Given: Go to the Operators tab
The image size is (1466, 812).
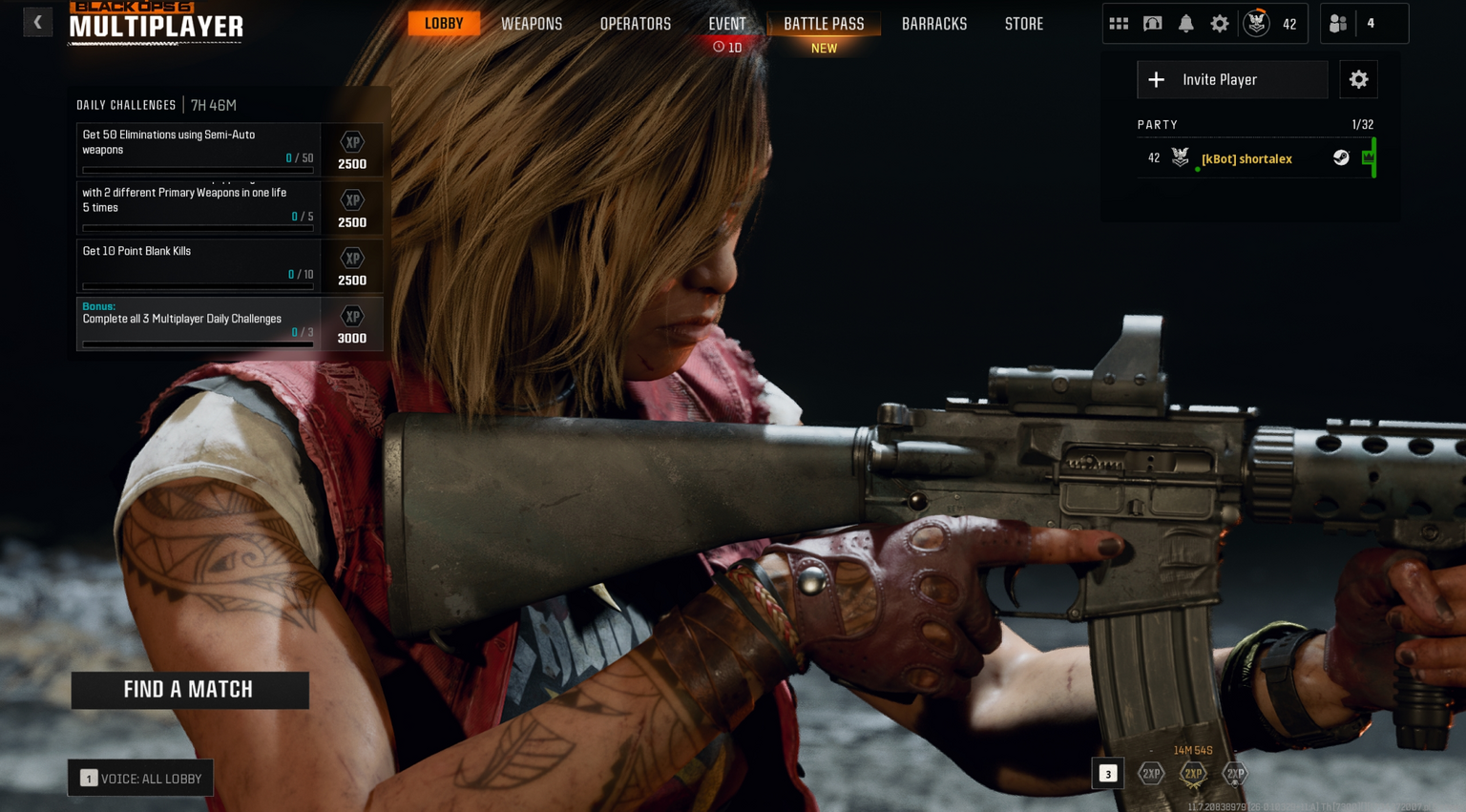Looking at the screenshot, I should click(x=635, y=24).
